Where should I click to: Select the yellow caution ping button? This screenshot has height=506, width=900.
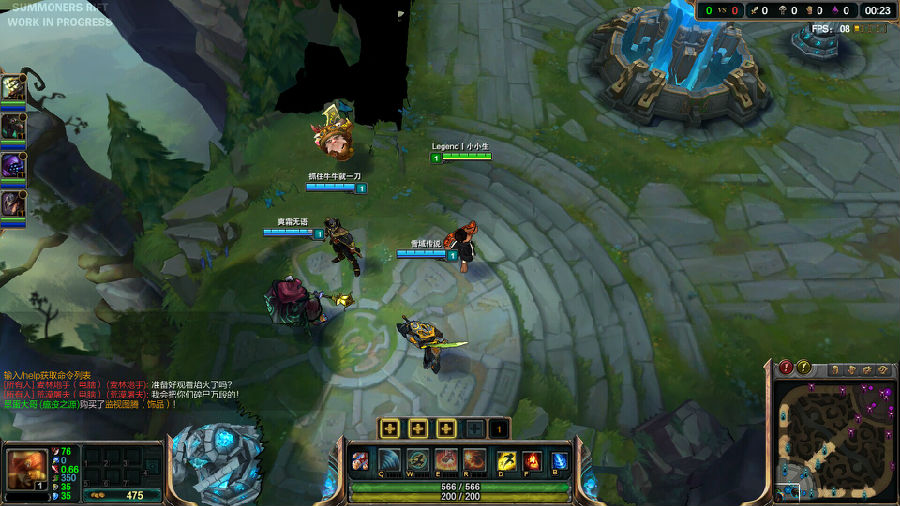tap(804, 368)
